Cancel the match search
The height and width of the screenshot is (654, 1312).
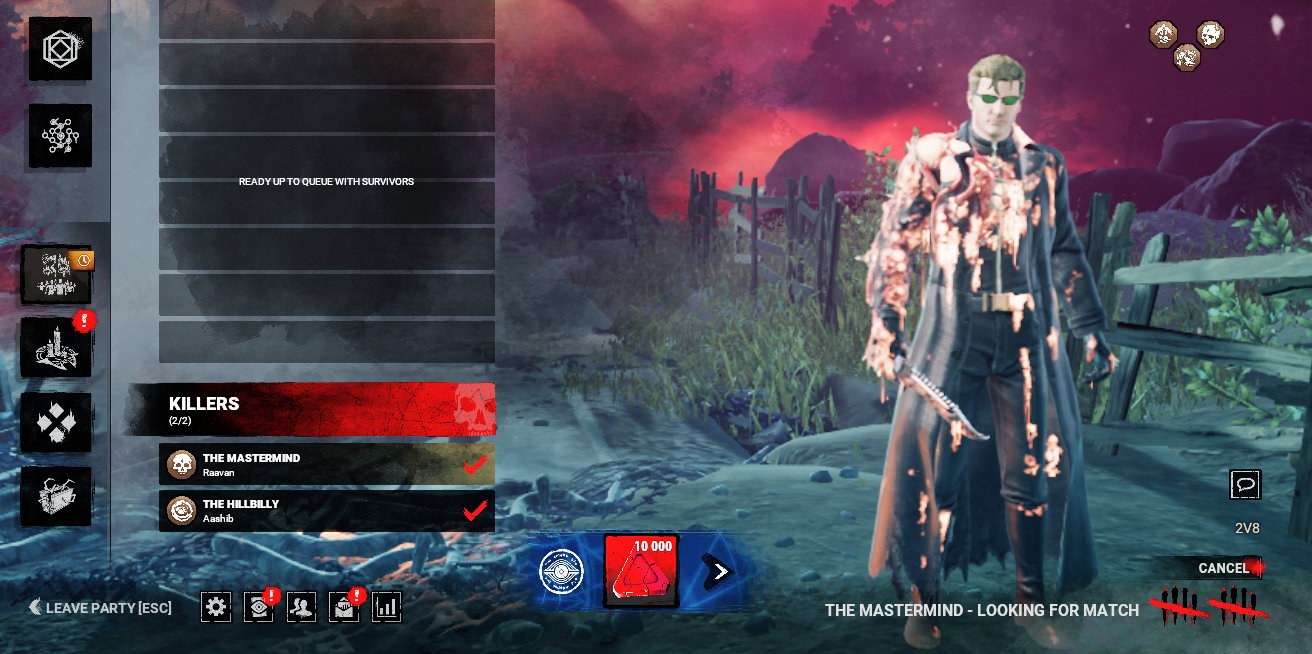coord(1223,568)
